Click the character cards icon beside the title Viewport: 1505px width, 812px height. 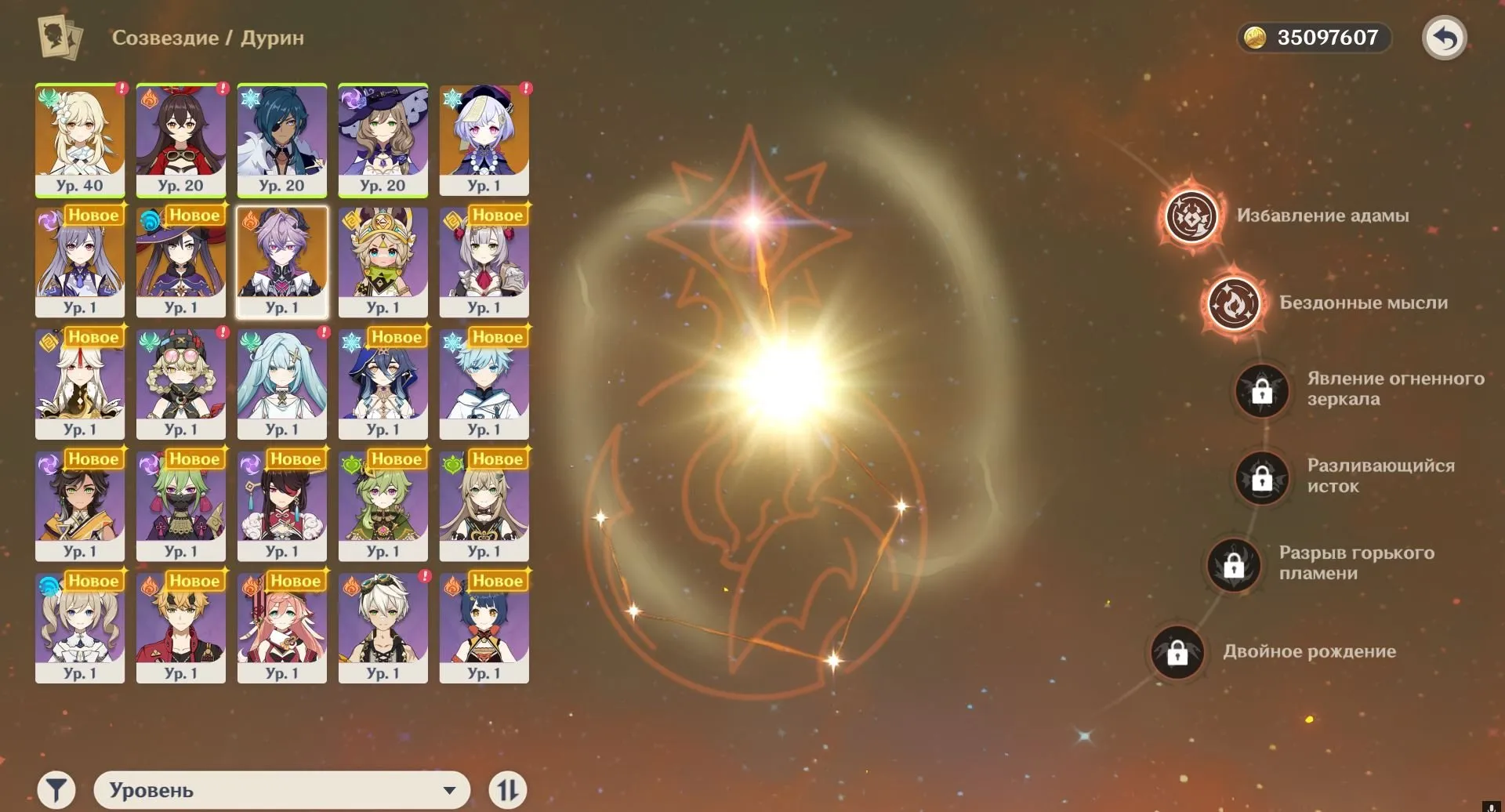pyautogui.click(x=59, y=37)
